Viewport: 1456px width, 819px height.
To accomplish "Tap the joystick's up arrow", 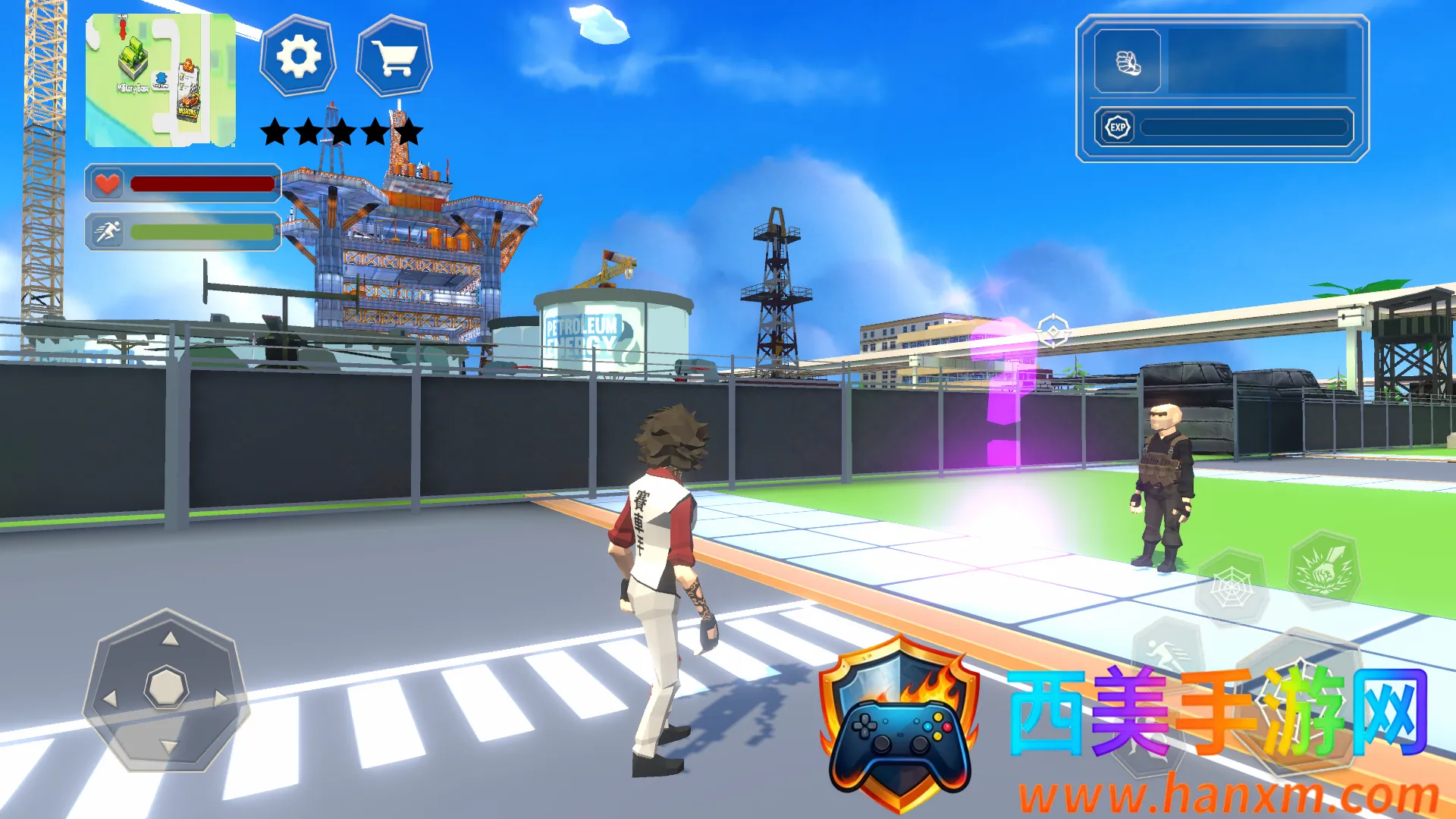I will (170, 639).
